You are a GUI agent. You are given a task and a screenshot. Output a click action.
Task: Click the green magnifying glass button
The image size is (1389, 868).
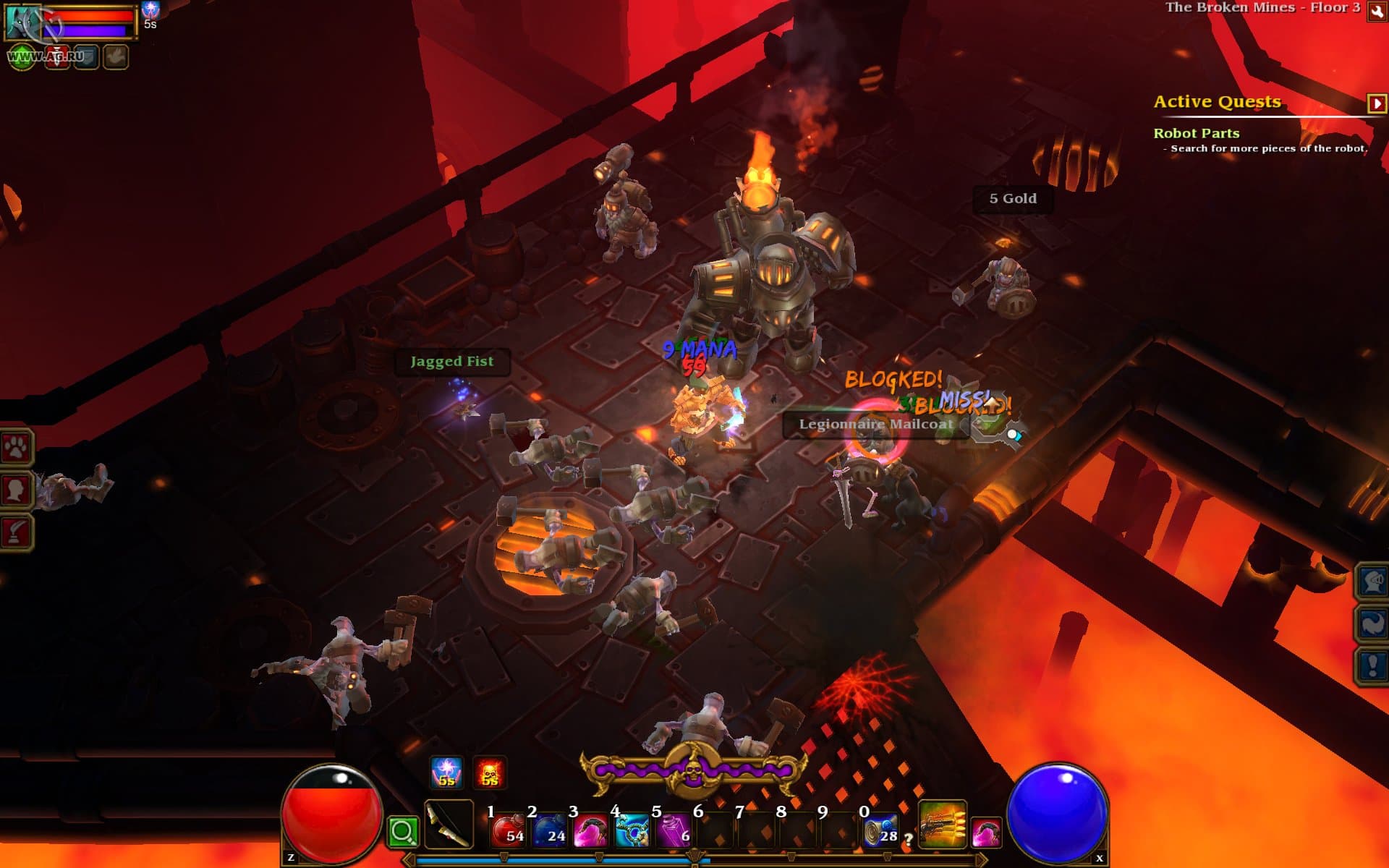pos(403,832)
